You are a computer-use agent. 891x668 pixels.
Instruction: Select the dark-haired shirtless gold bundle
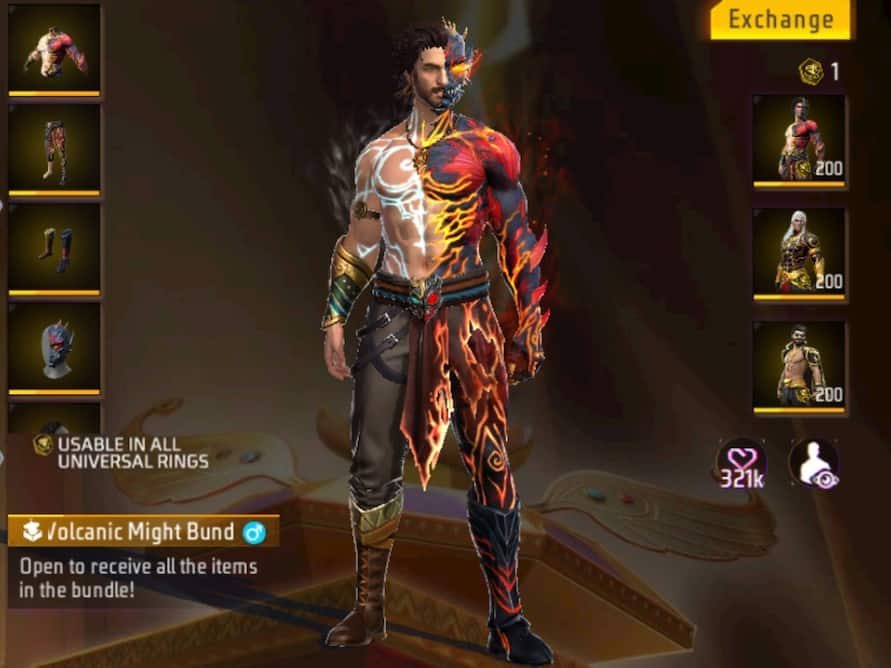[x=799, y=366]
